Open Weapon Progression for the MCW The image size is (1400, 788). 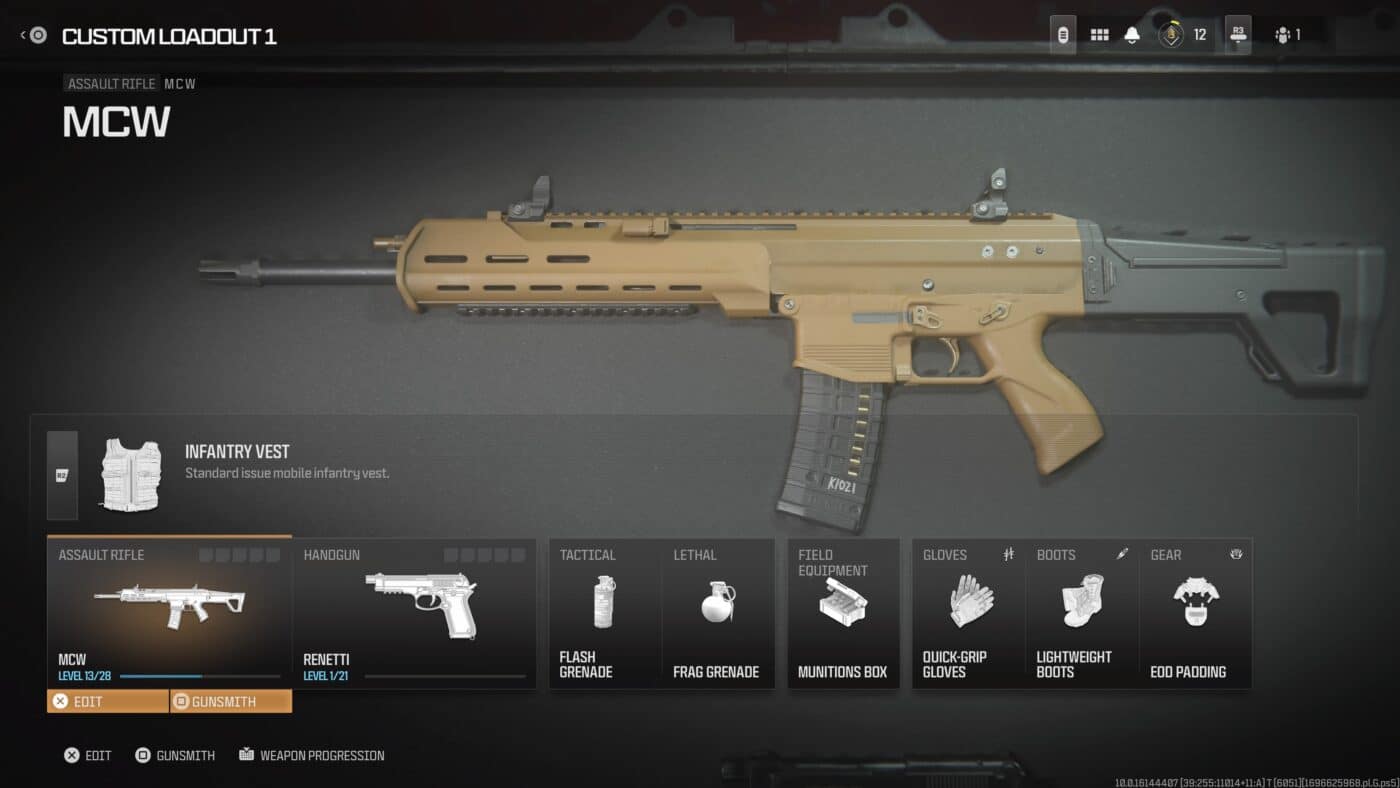pyautogui.click(x=314, y=755)
